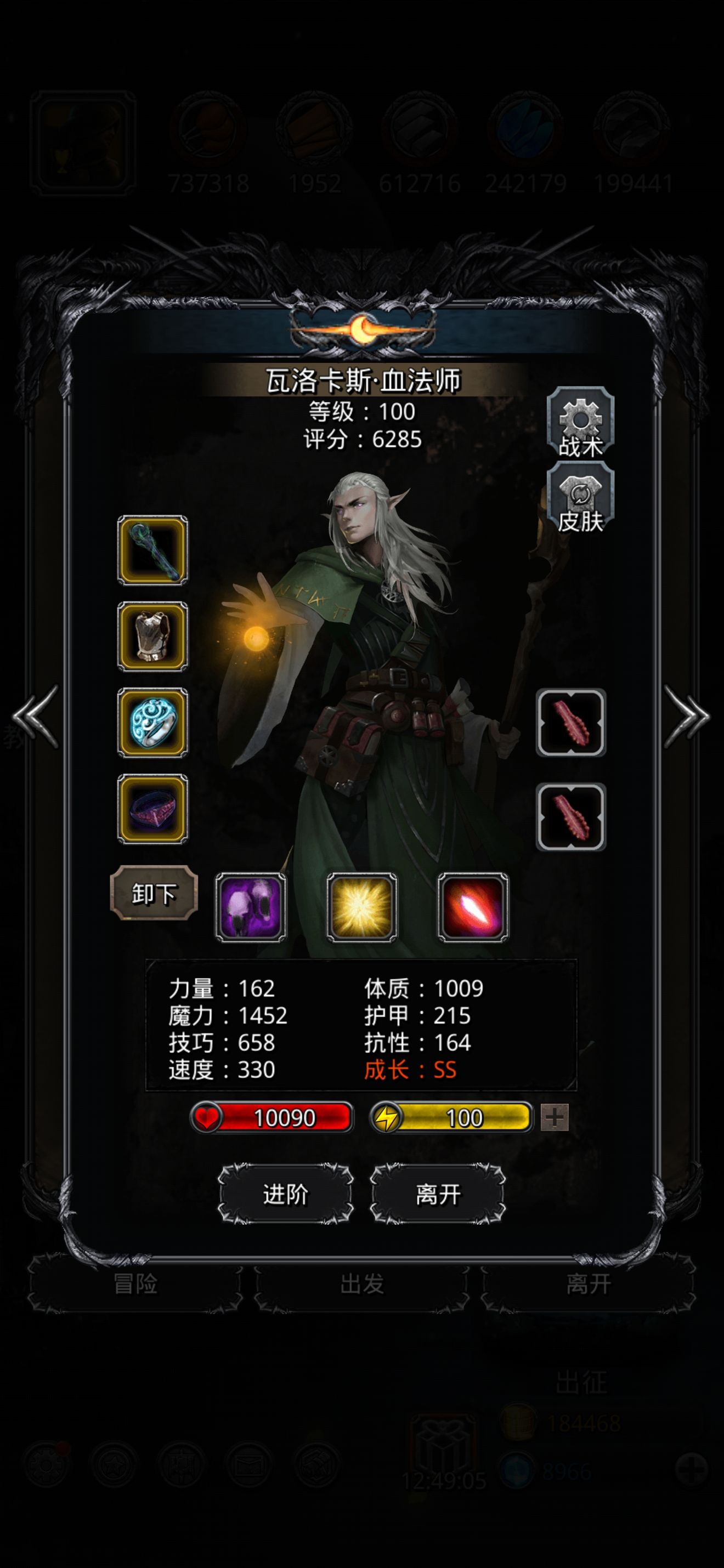Add energy with the plus button

point(554,1117)
